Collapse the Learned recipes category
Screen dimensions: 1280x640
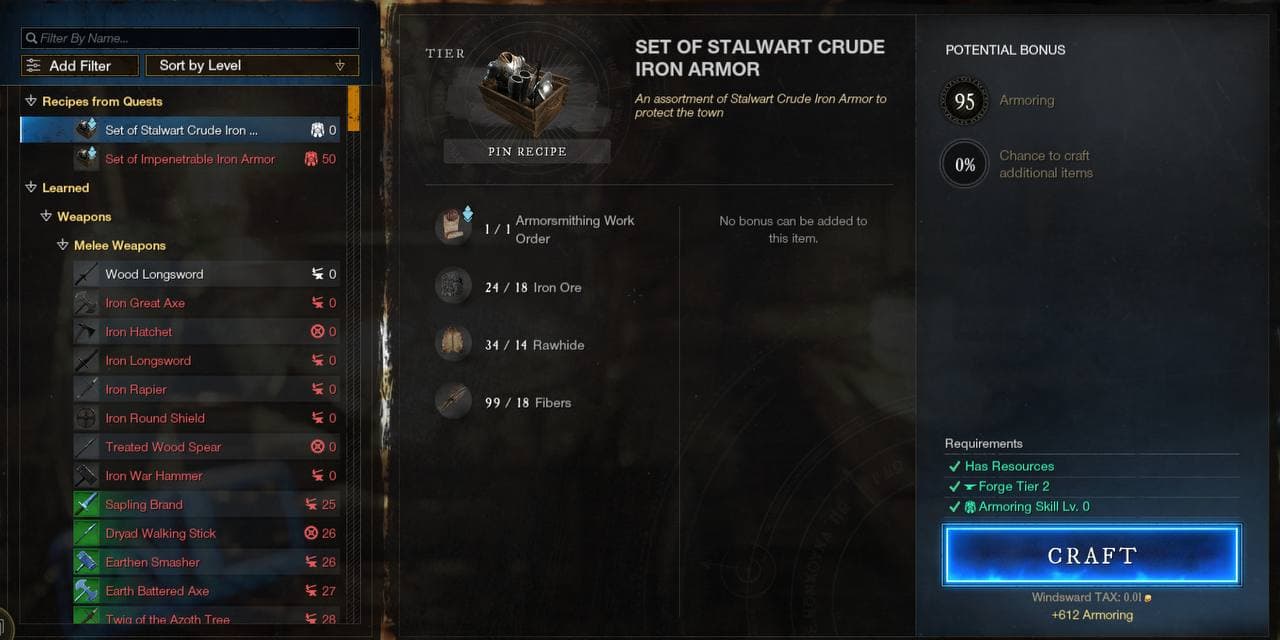click(31, 188)
